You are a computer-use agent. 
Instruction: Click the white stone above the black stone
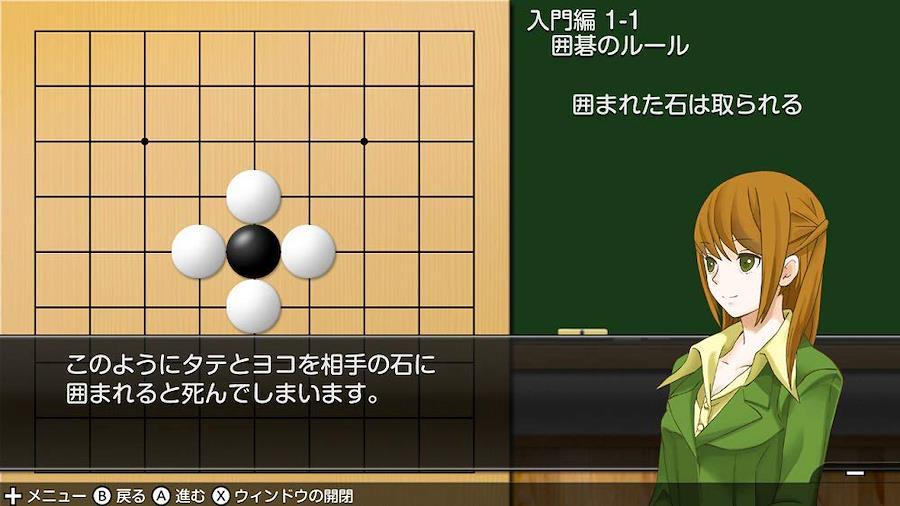point(253,197)
